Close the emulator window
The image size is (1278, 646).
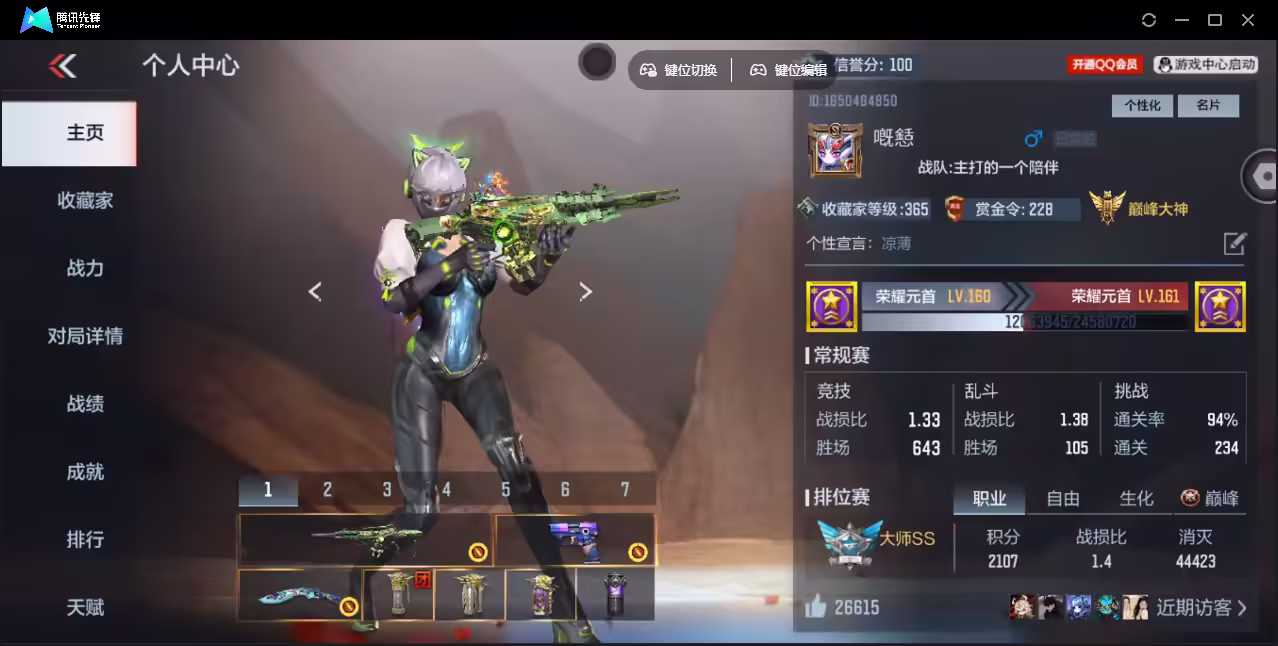point(1248,20)
